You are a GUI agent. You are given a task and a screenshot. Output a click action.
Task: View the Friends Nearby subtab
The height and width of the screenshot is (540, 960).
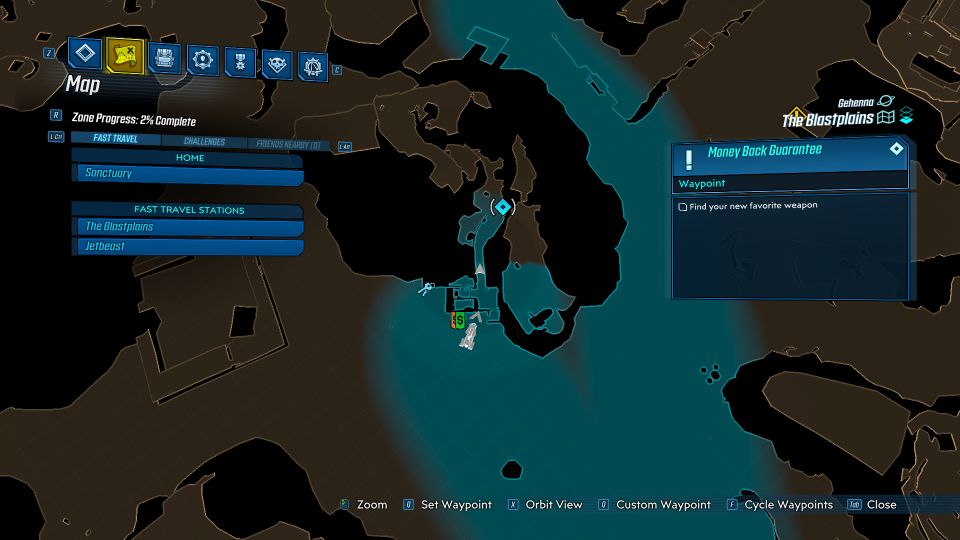(x=288, y=145)
